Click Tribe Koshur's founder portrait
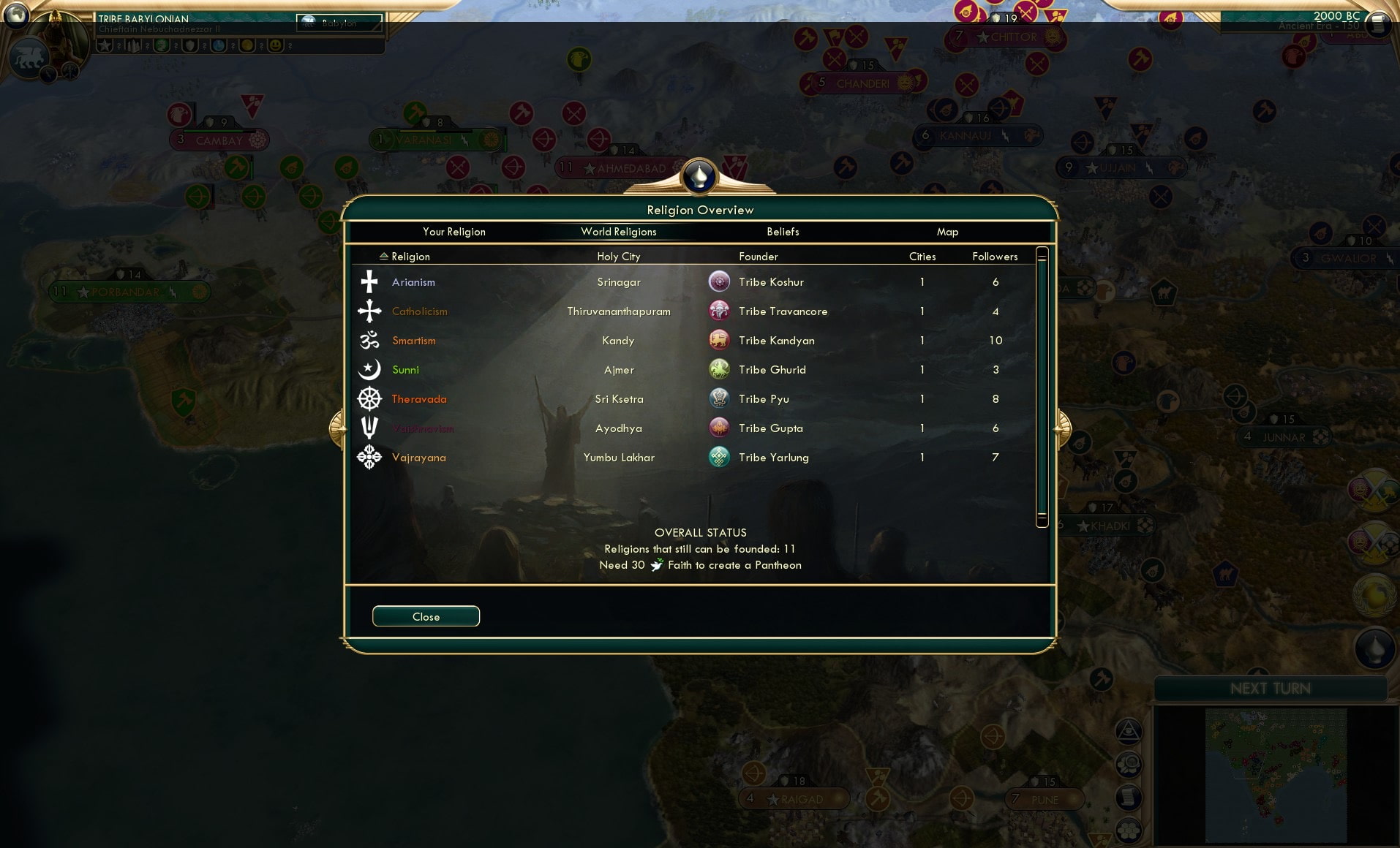 (720, 281)
